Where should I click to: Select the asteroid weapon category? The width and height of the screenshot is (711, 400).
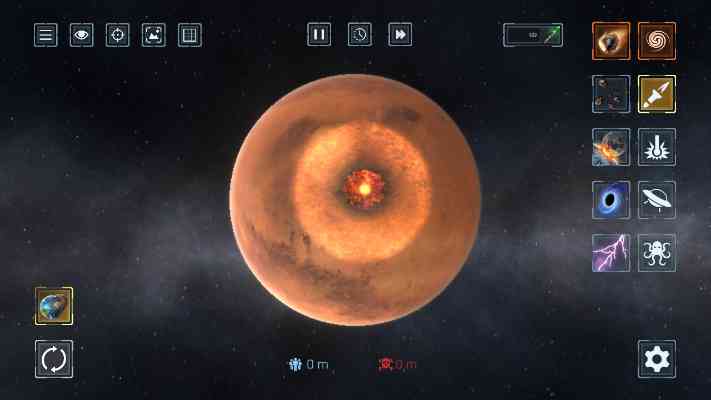(610, 41)
